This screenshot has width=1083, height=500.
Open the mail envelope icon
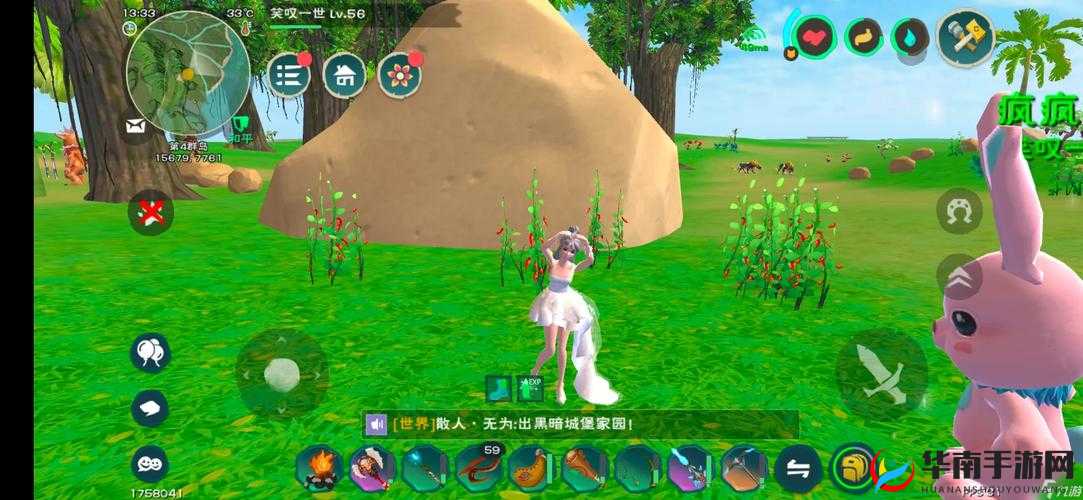click(x=135, y=126)
